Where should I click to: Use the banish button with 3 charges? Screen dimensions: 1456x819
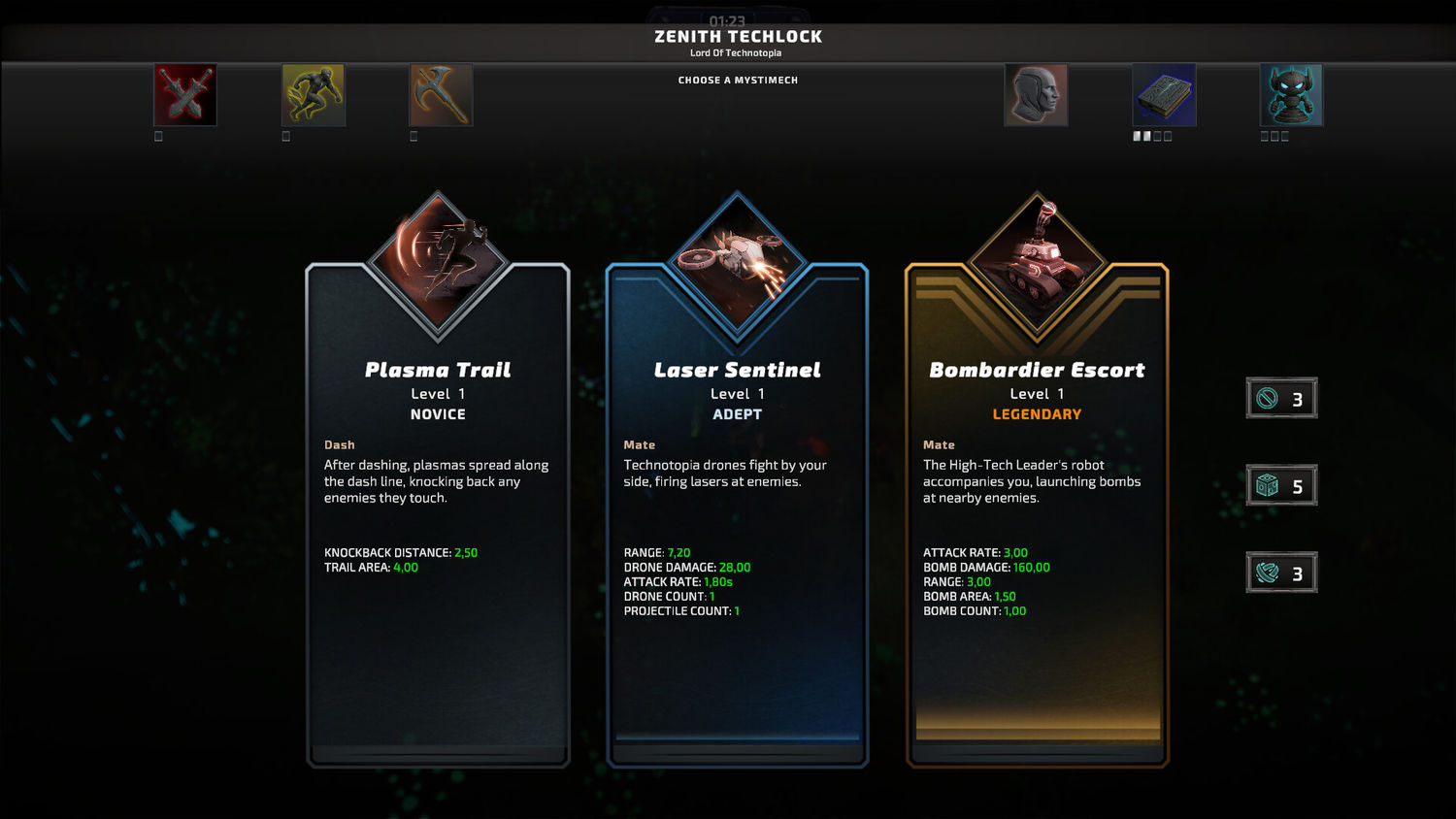pos(1281,399)
